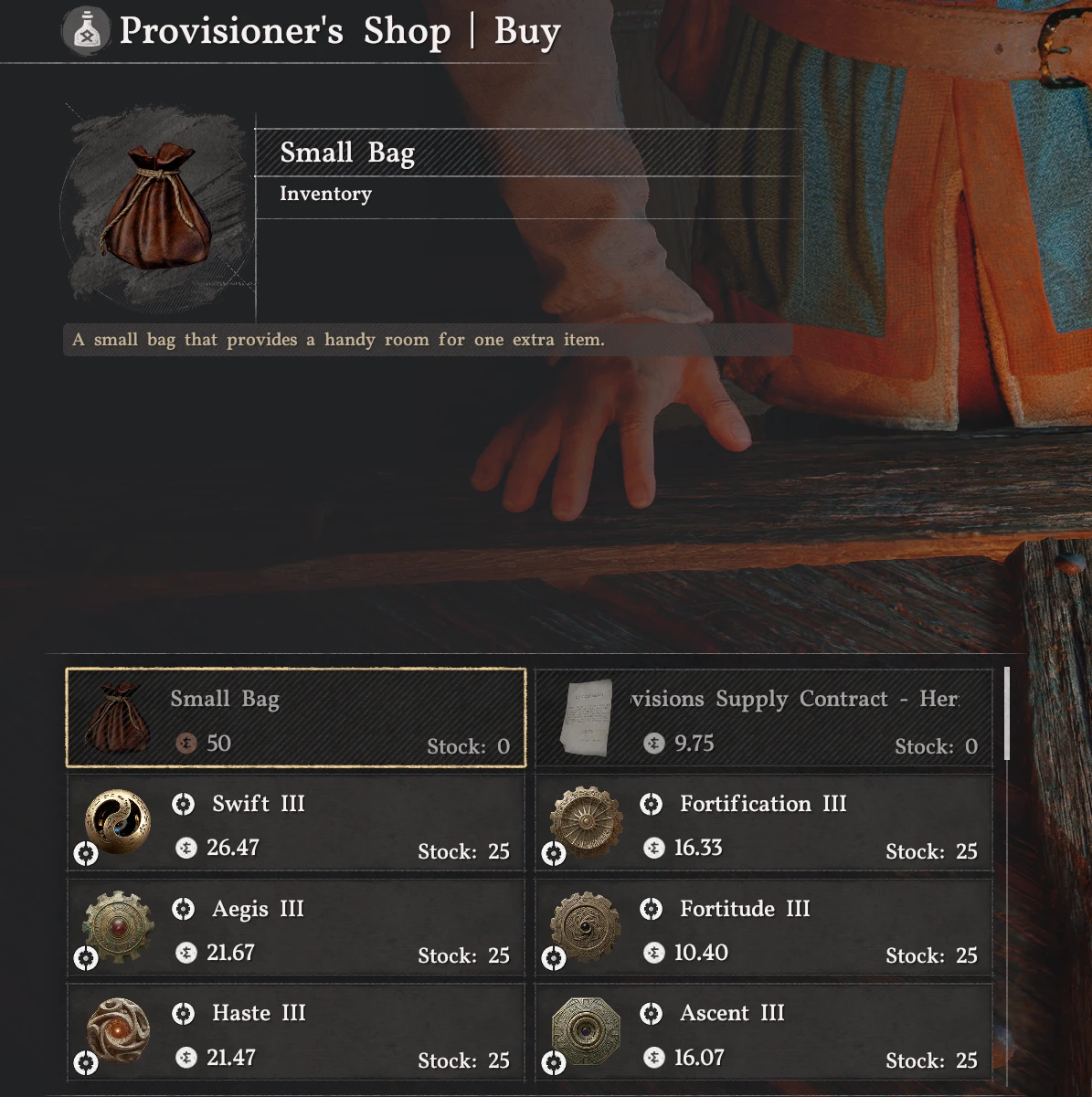Pick the Fortification III item
The width and height of the screenshot is (1092, 1097).
(763, 825)
